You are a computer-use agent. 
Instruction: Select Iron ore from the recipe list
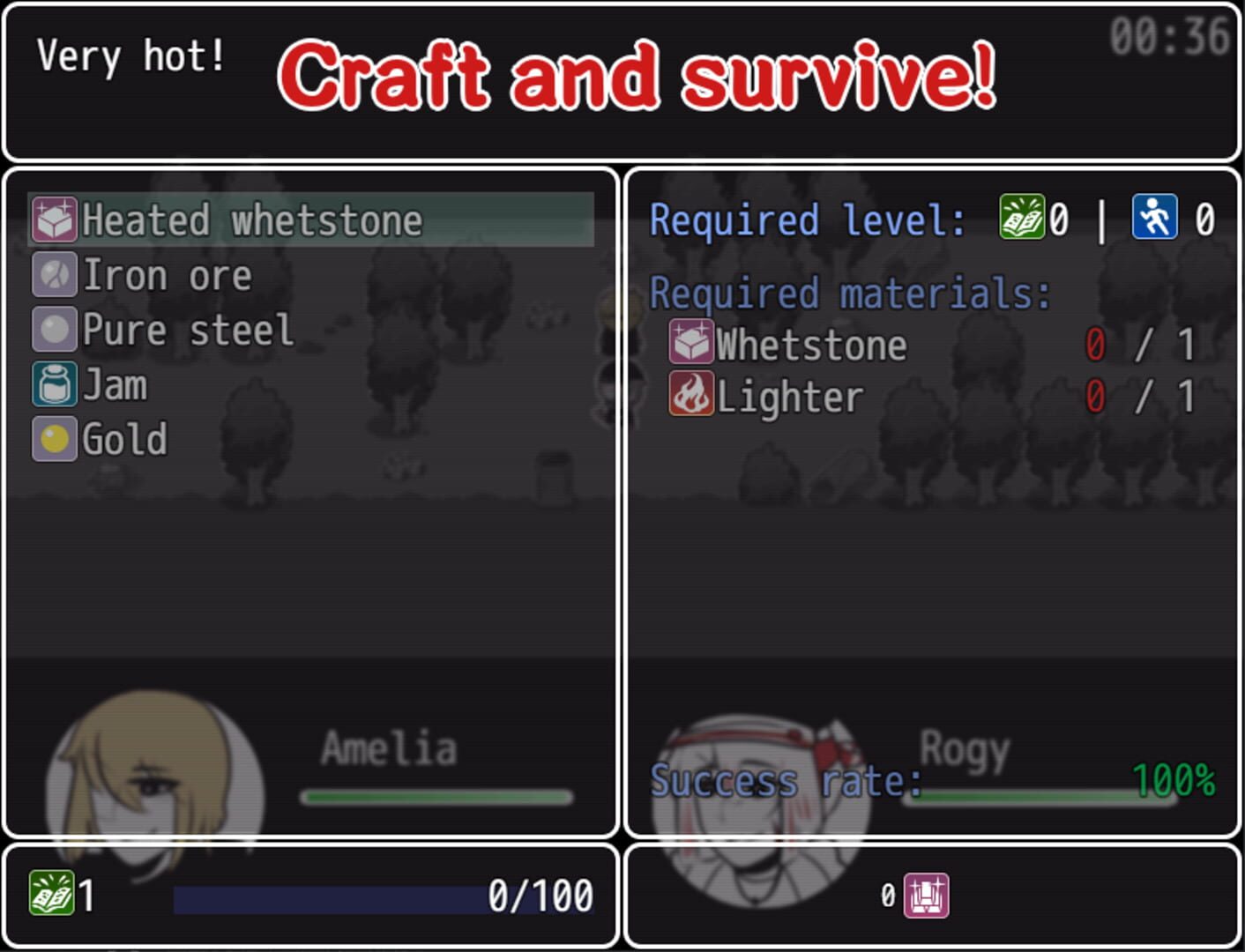[x=168, y=274]
